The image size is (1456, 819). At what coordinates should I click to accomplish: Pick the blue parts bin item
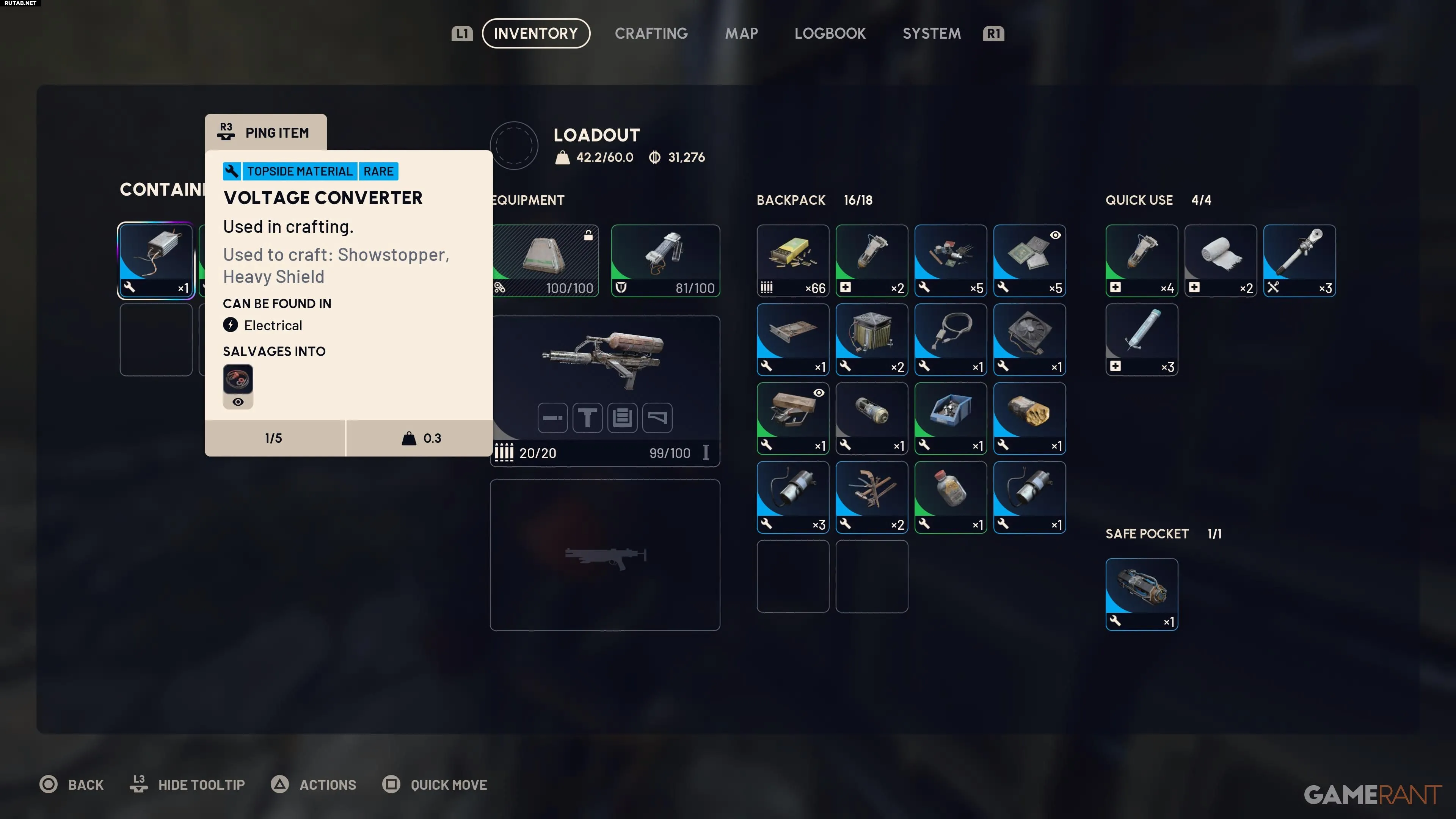950,418
